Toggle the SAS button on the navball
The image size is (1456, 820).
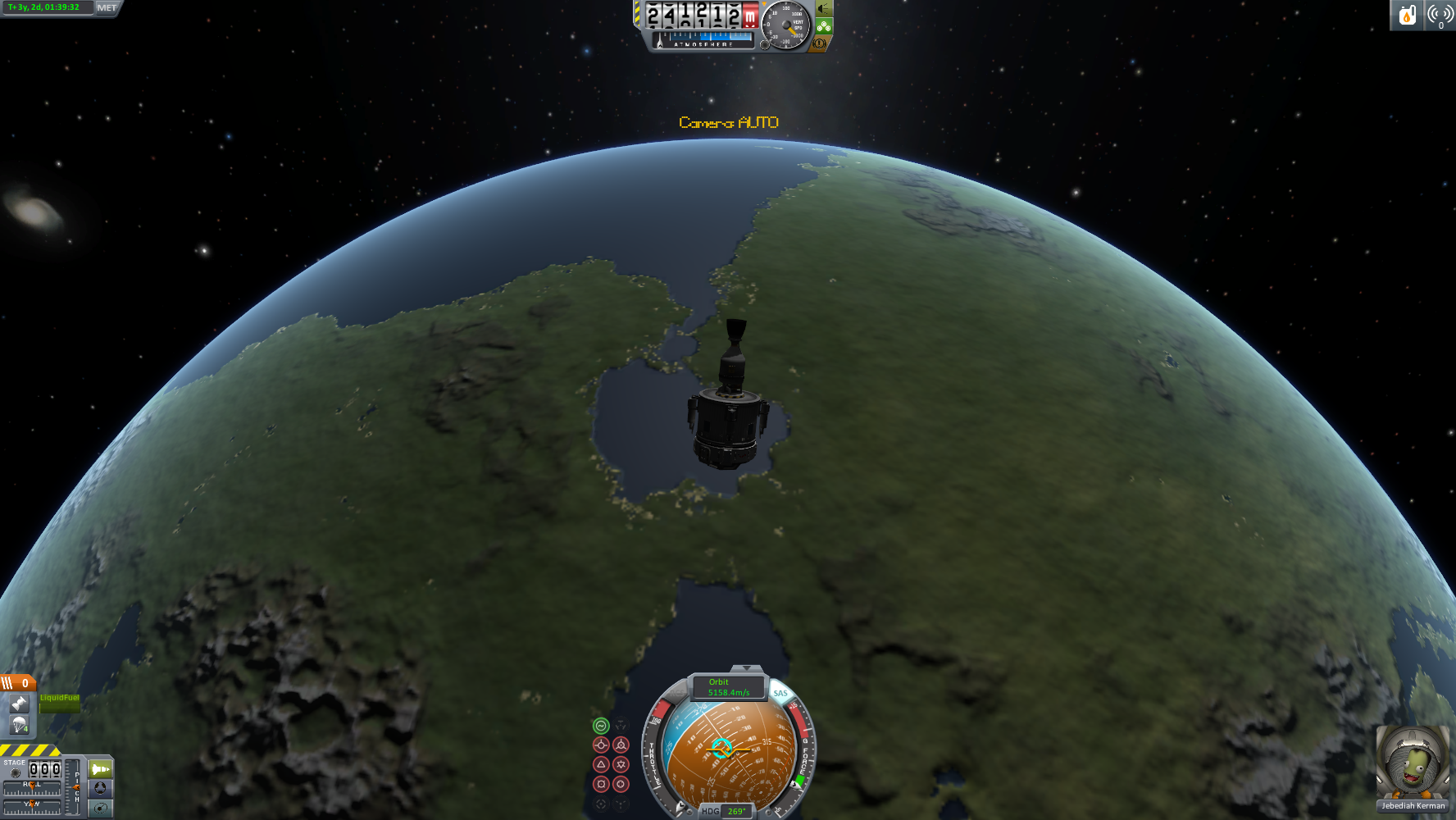coord(780,693)
